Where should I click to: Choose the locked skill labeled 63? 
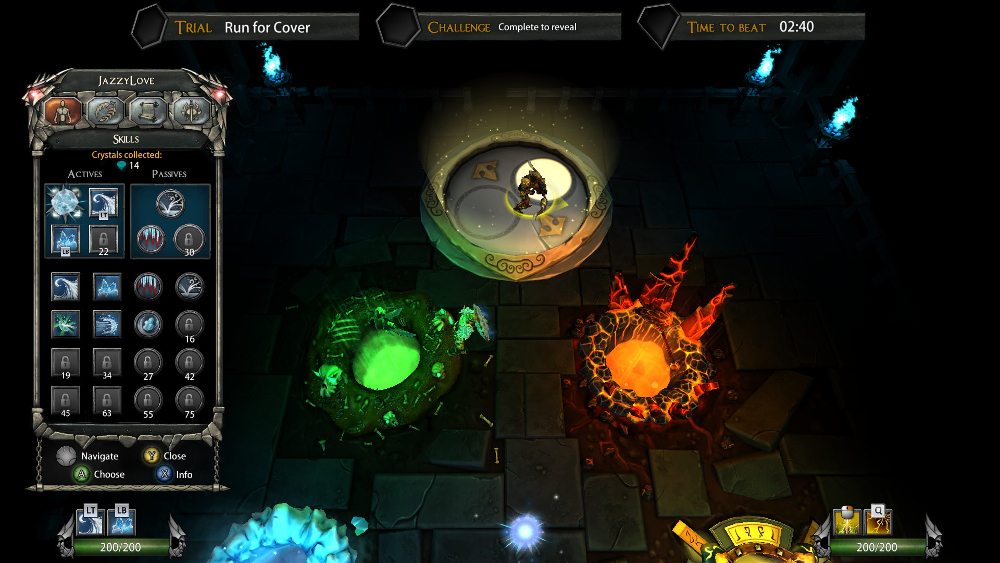pos(107,400)
